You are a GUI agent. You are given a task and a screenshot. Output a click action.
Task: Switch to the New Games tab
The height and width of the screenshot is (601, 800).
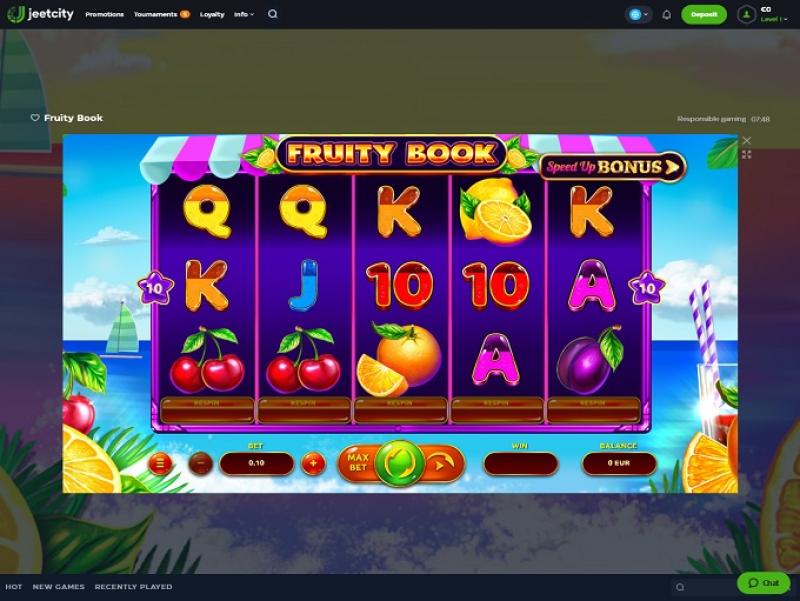58,587
